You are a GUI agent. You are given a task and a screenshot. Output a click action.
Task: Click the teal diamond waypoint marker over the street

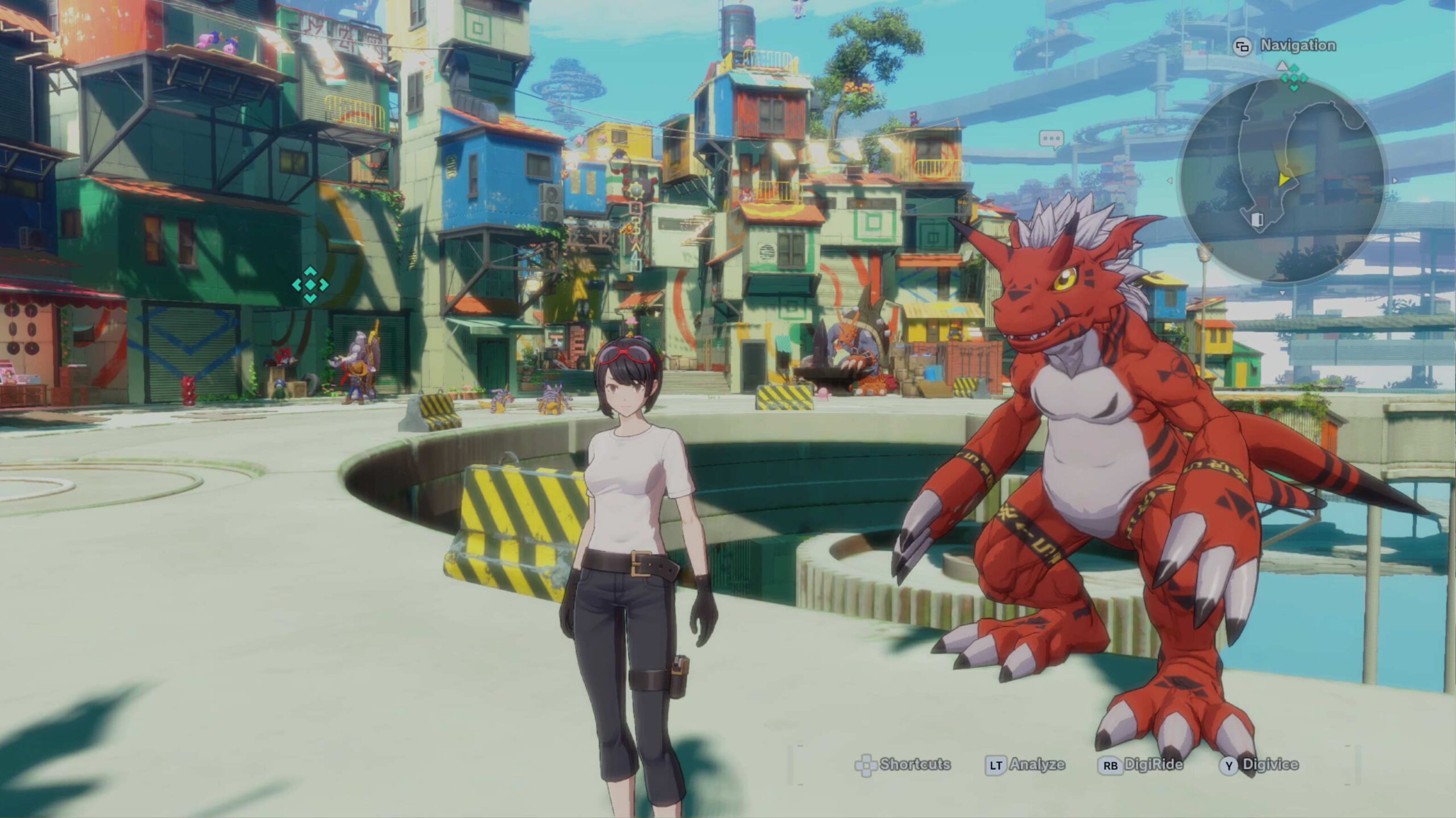[x=310, y=284]
